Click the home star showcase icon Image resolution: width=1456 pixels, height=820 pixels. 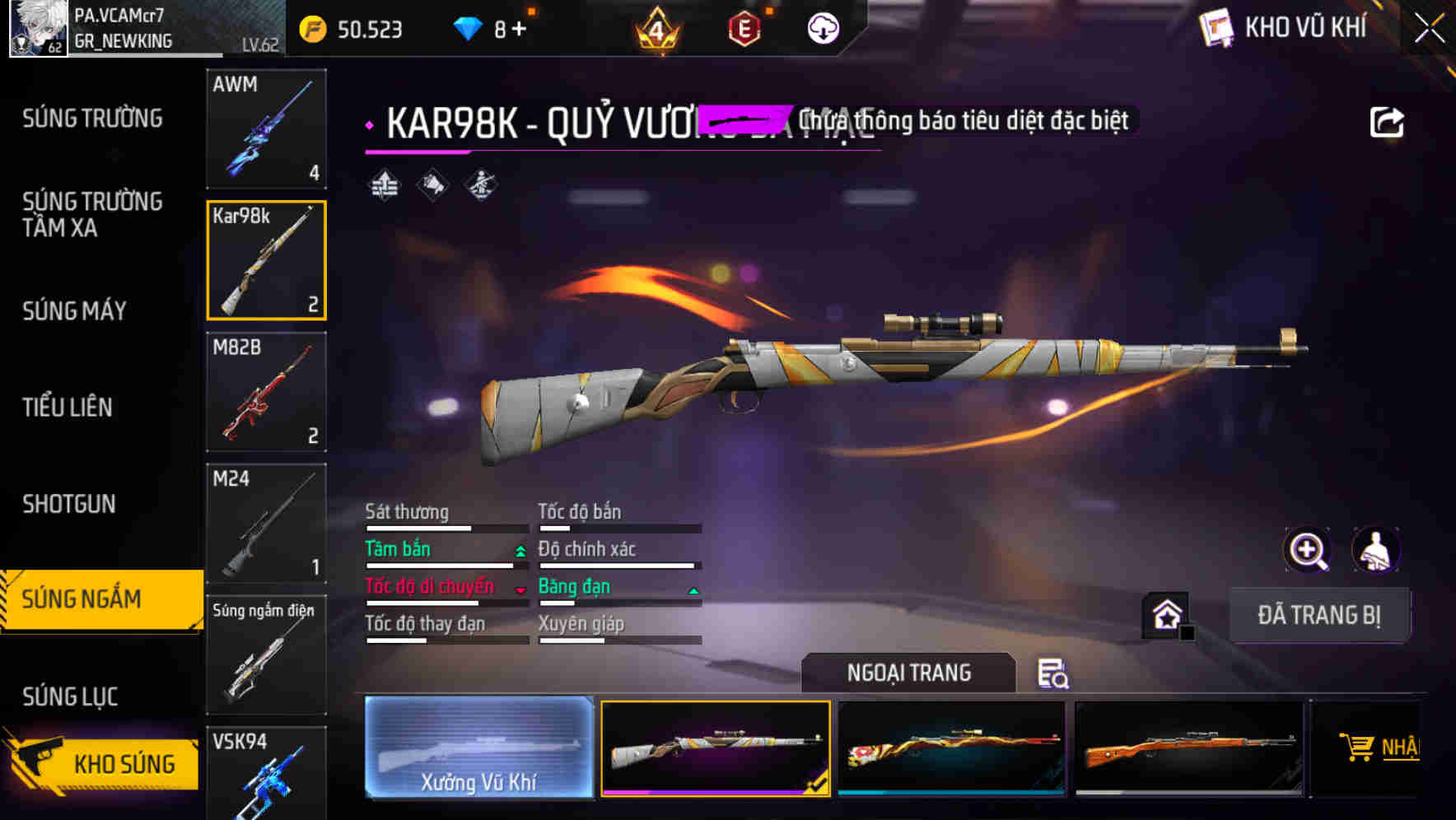click(1164, 613)
